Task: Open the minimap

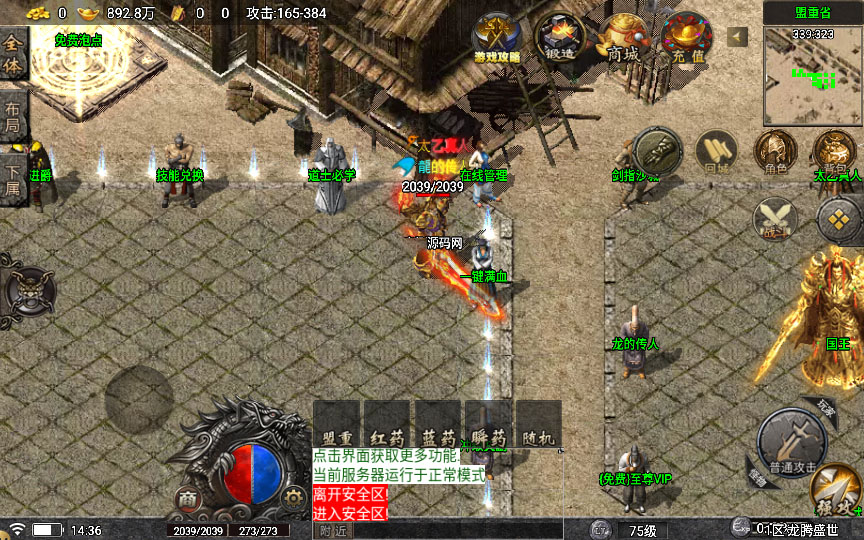Action: click(812, 64)
